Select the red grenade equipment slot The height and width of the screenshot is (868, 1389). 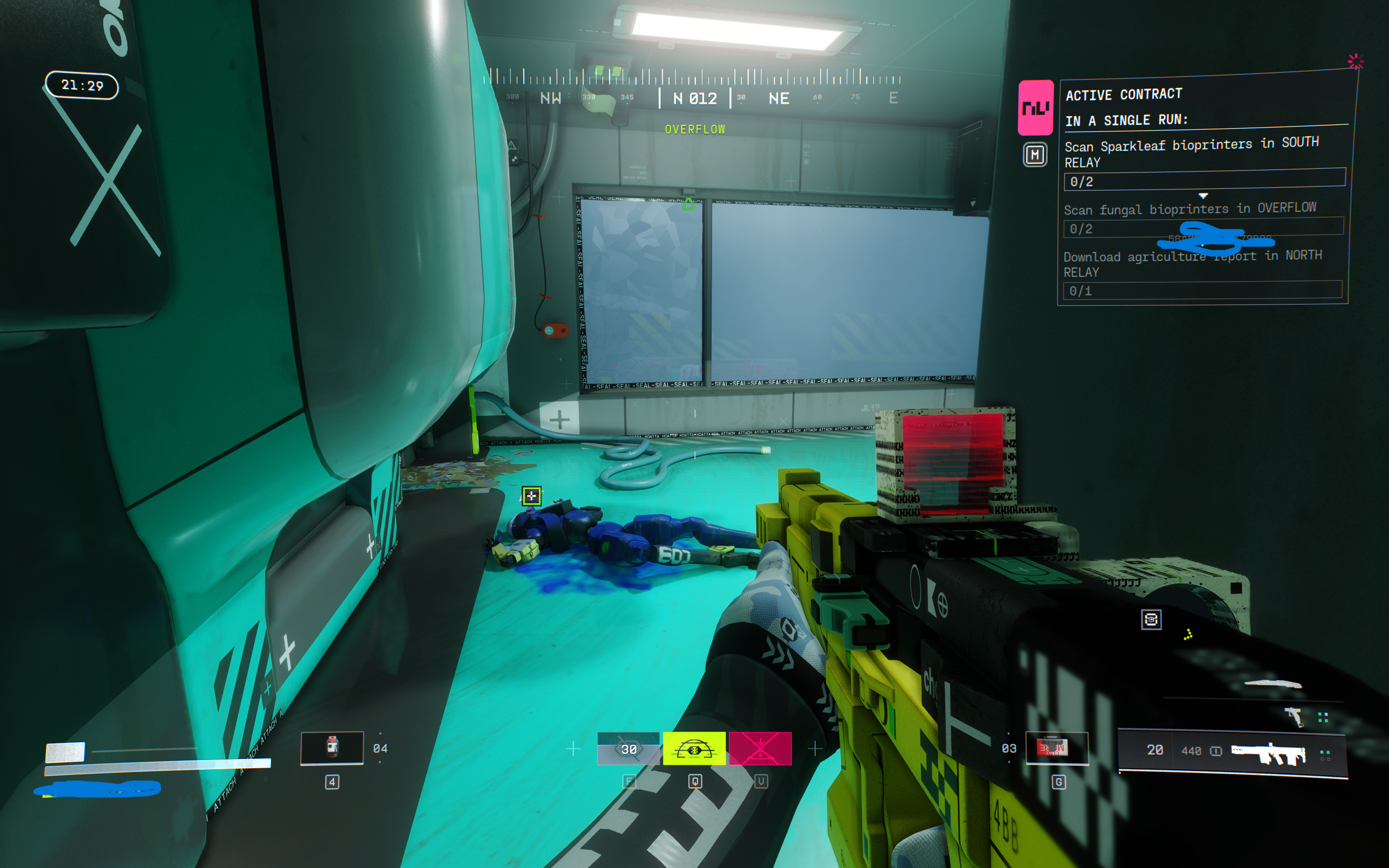point(1056,748)
